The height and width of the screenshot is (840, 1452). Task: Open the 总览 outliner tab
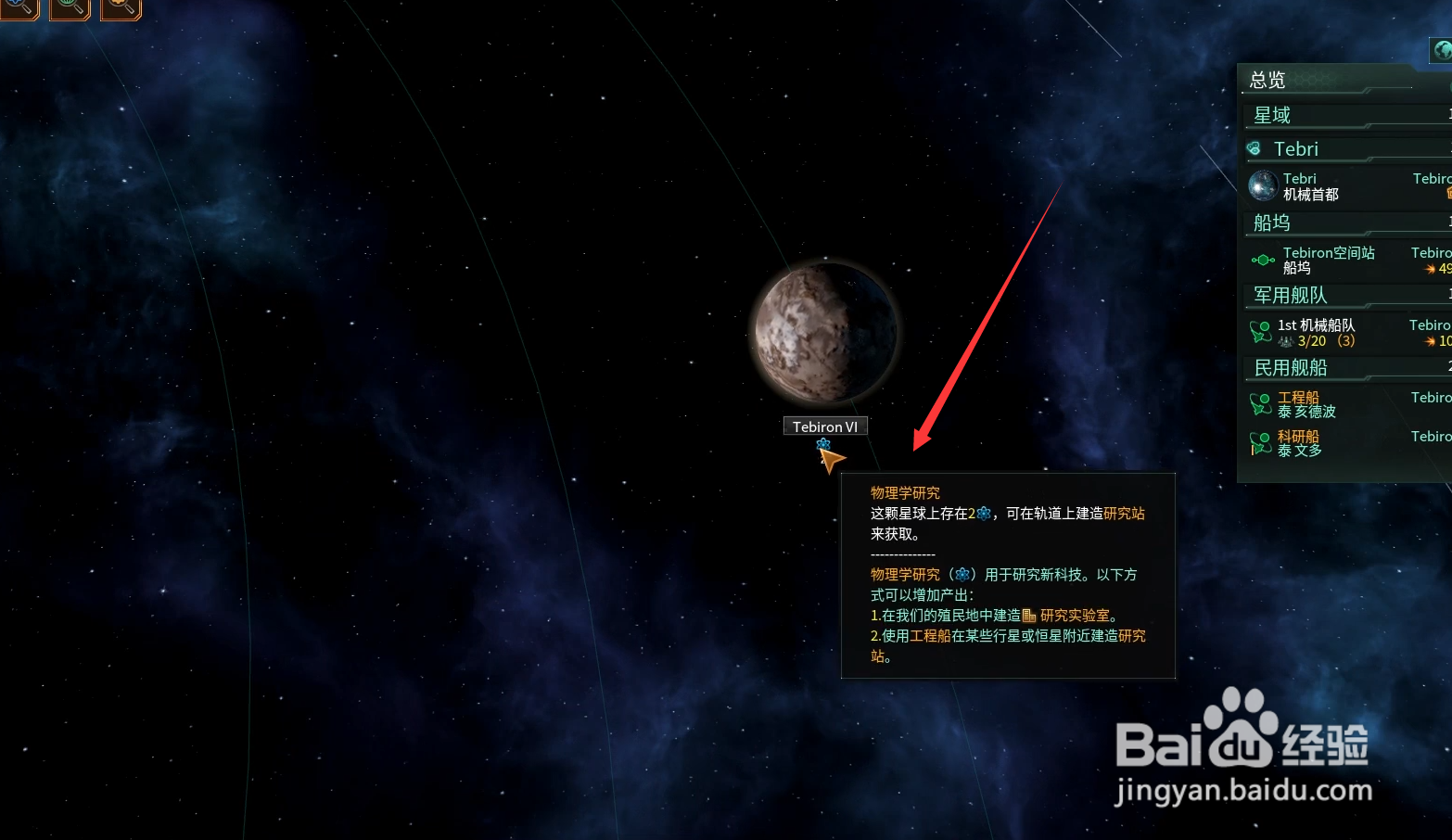click(x=1267, y=81)
